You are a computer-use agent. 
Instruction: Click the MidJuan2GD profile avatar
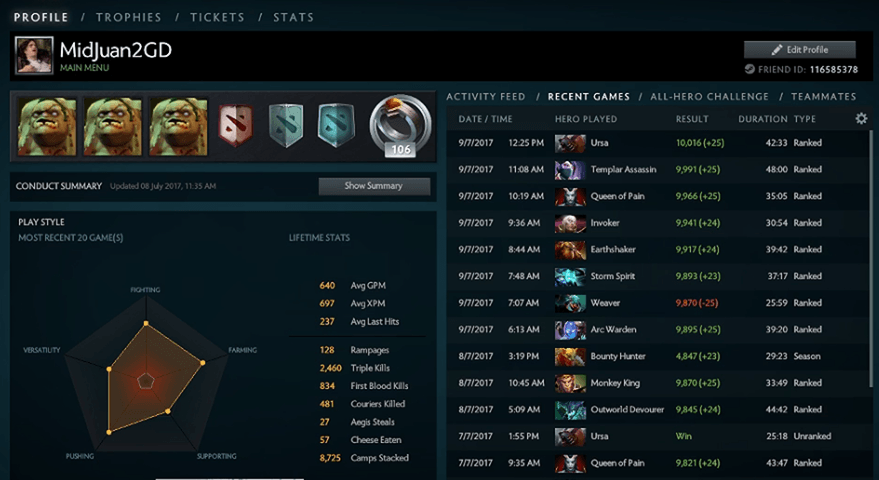tap(34, 55)
